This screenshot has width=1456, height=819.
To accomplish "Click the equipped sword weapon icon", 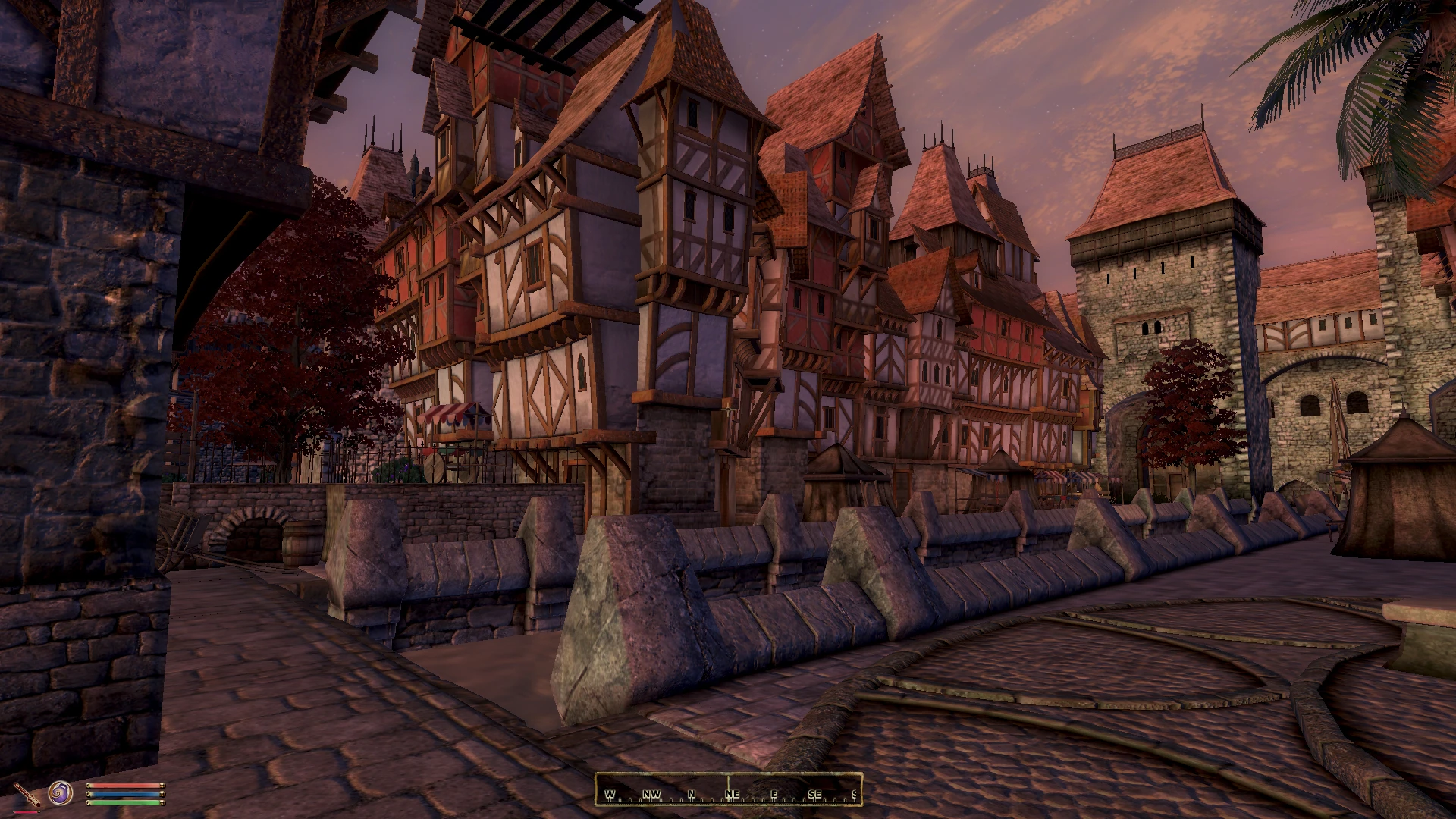I will coord(29,795).
